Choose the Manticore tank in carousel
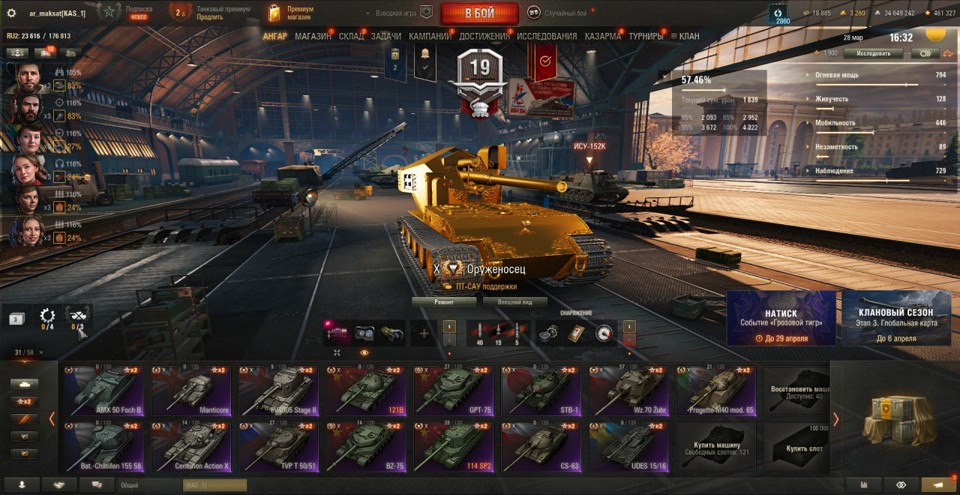The height and width of the screenshot is (495, 960). [x=190, y=390]
